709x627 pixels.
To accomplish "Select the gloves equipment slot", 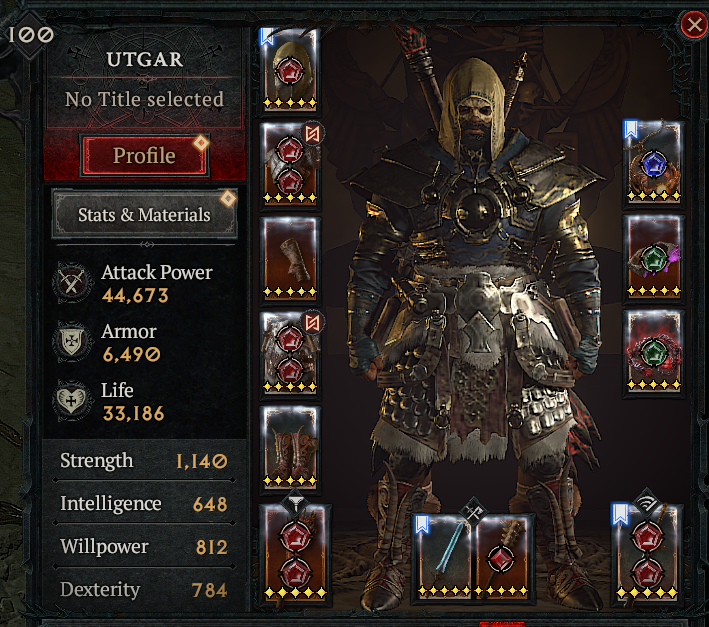I will [x=290, y=258].
